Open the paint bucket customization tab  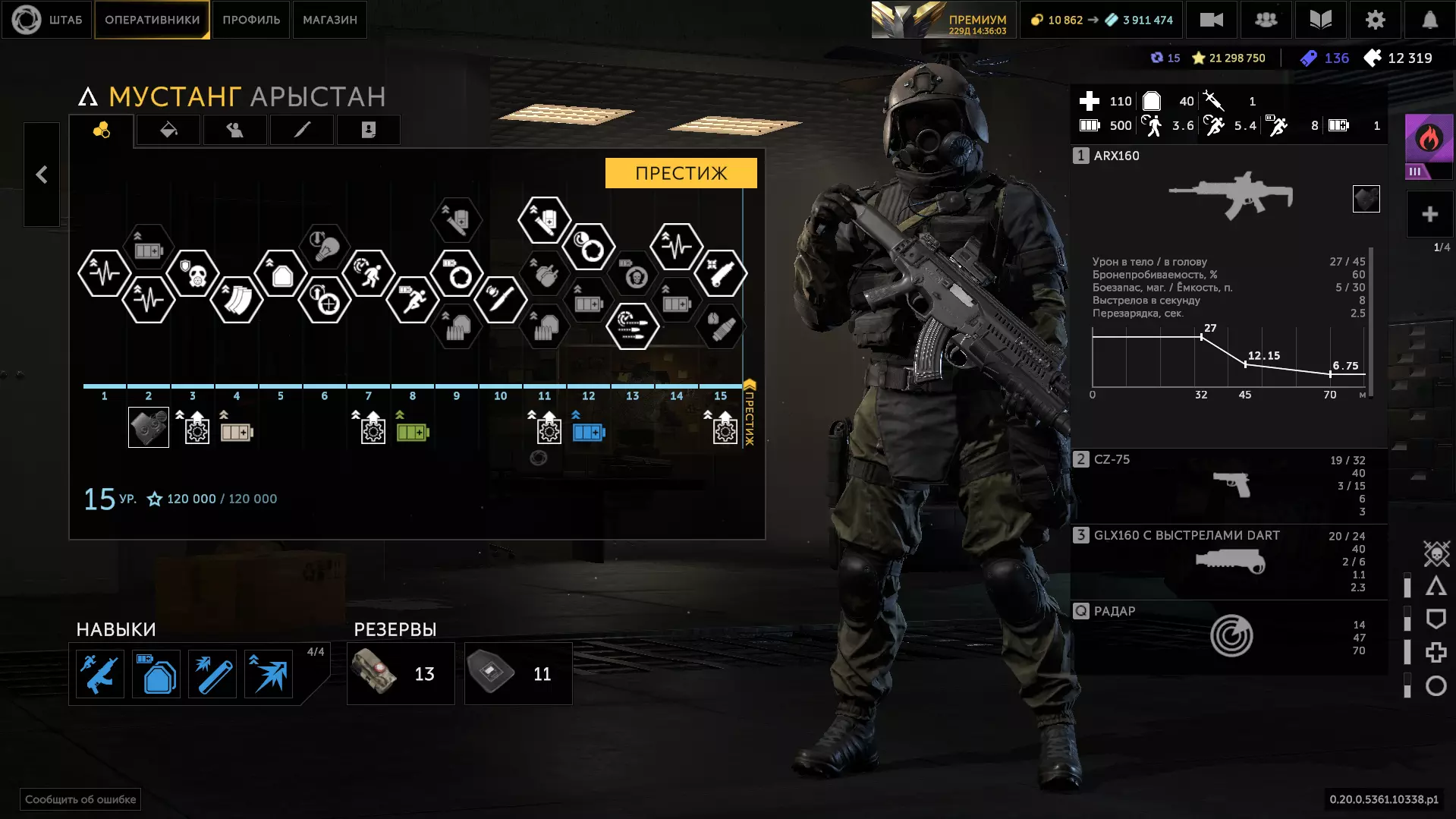168,131
